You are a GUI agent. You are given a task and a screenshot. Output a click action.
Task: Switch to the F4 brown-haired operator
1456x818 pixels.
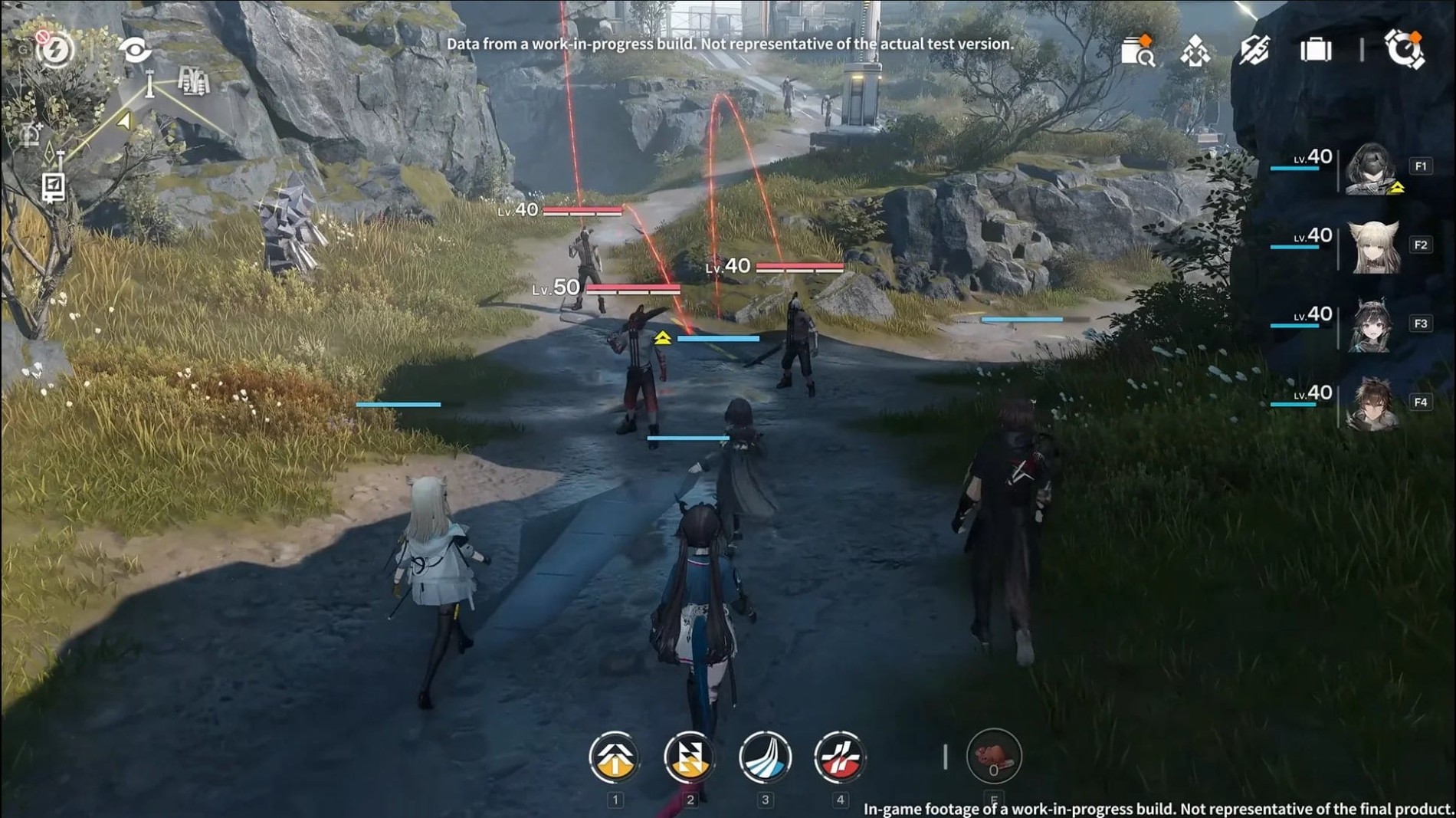tap(1372, 404)
